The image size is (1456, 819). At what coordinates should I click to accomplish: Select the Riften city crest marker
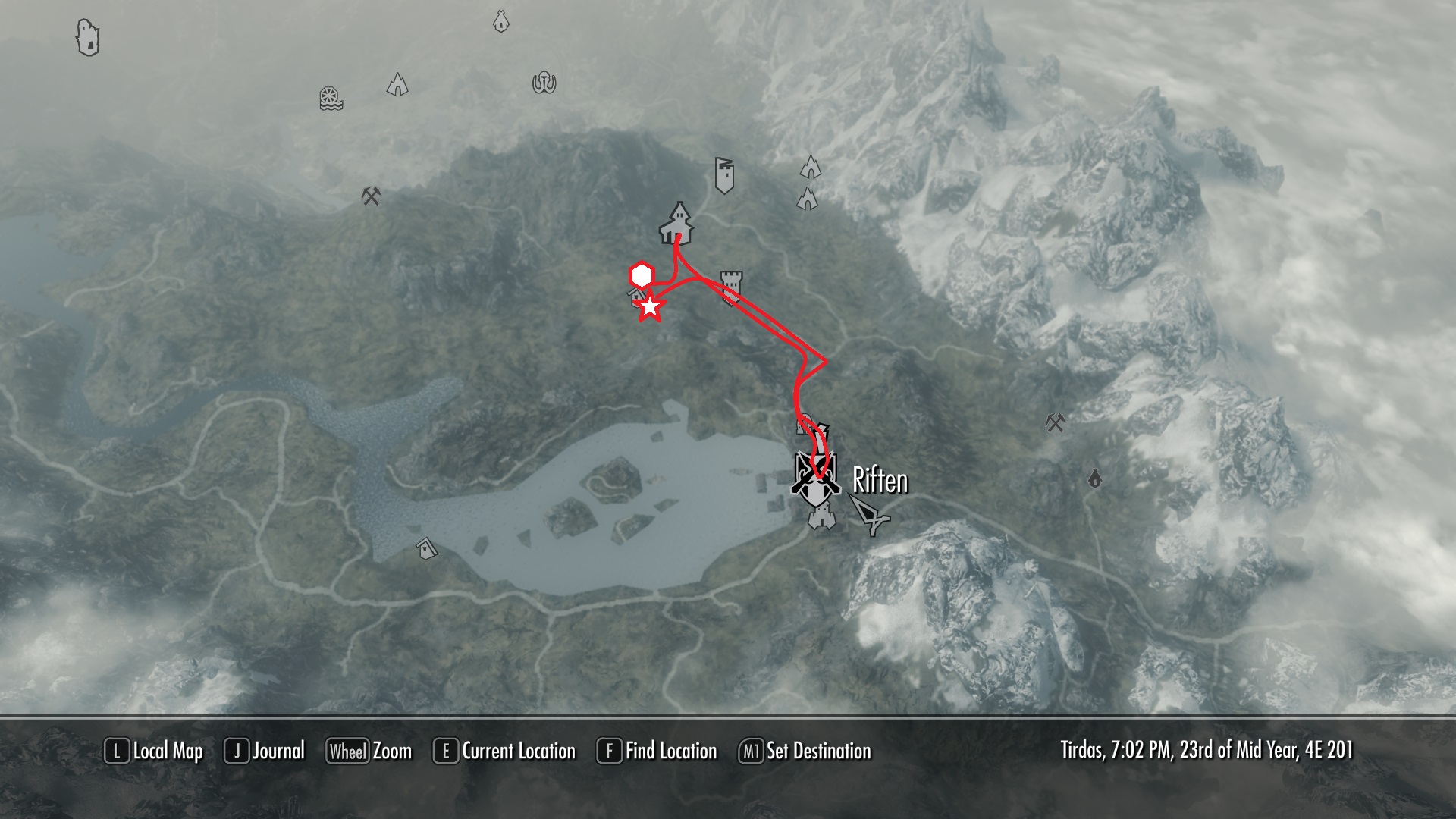click(x=814, y=478)
